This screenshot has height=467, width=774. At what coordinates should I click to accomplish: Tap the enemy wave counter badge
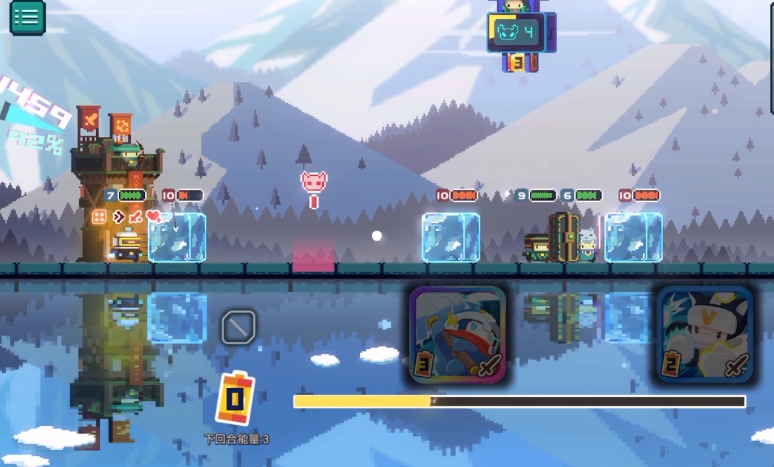click(x=516, y=33)
